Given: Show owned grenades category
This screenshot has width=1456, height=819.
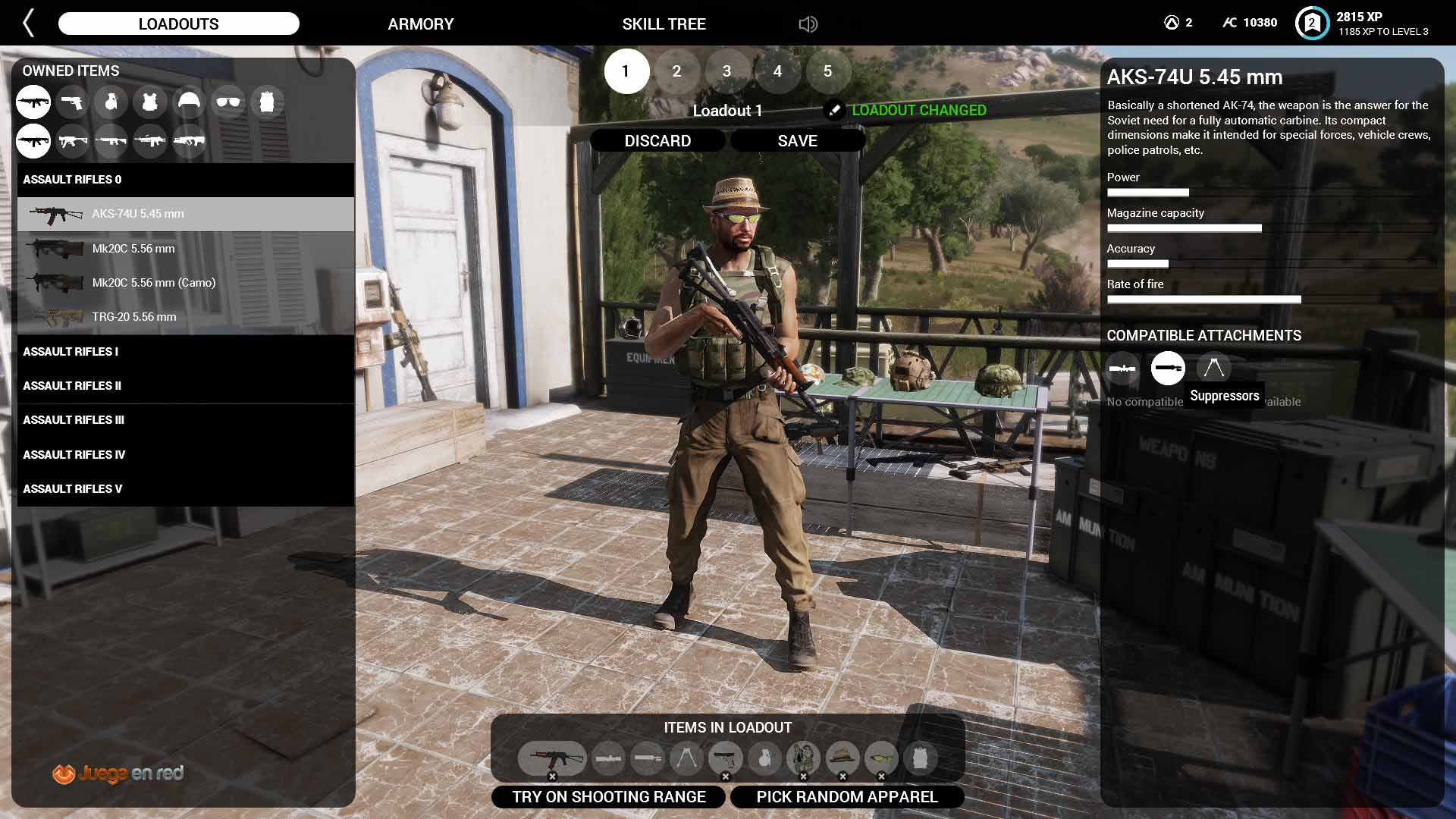Looking at the screenshot, I should (111, 102).
